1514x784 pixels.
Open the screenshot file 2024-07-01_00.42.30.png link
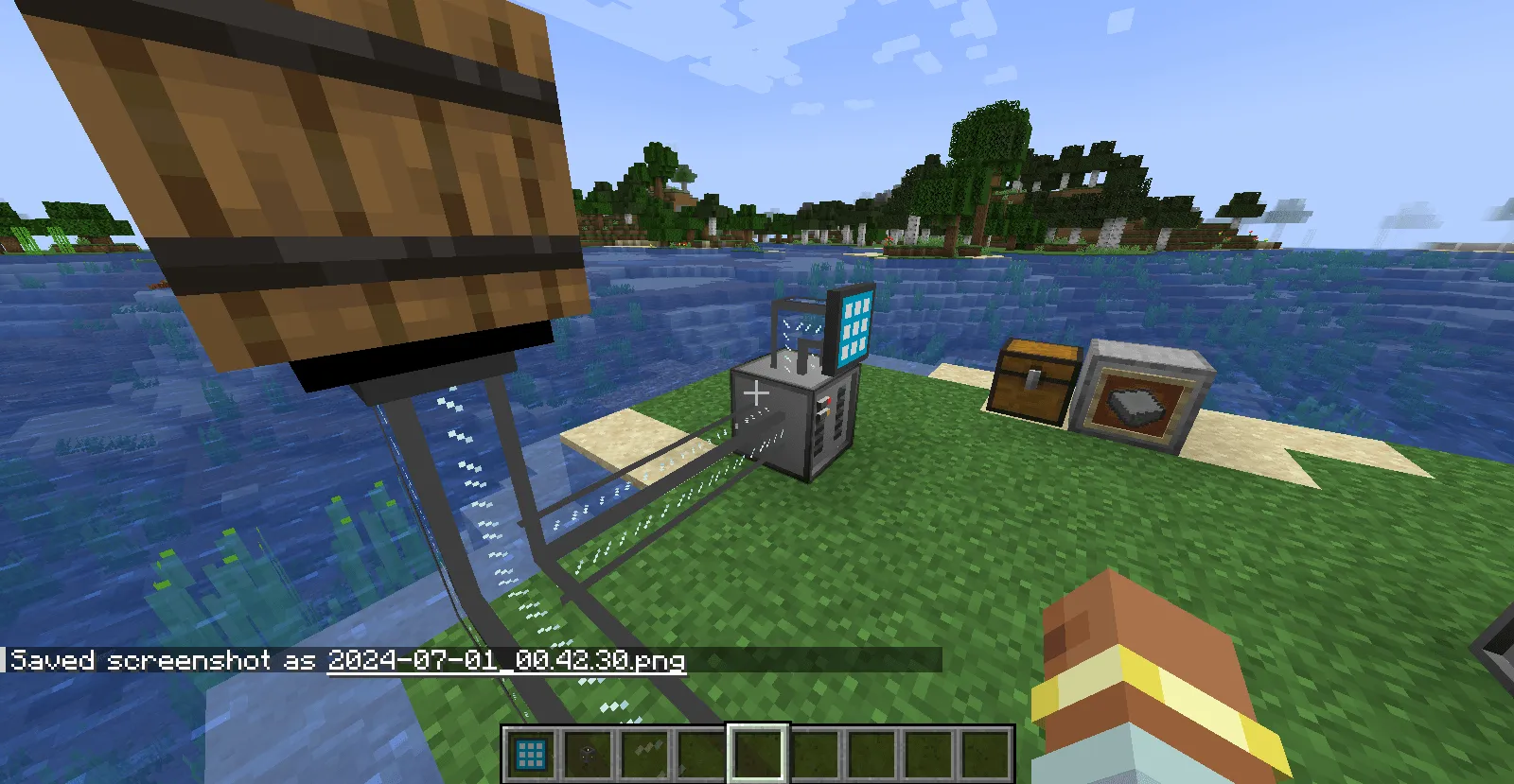(x=506, y=661)
